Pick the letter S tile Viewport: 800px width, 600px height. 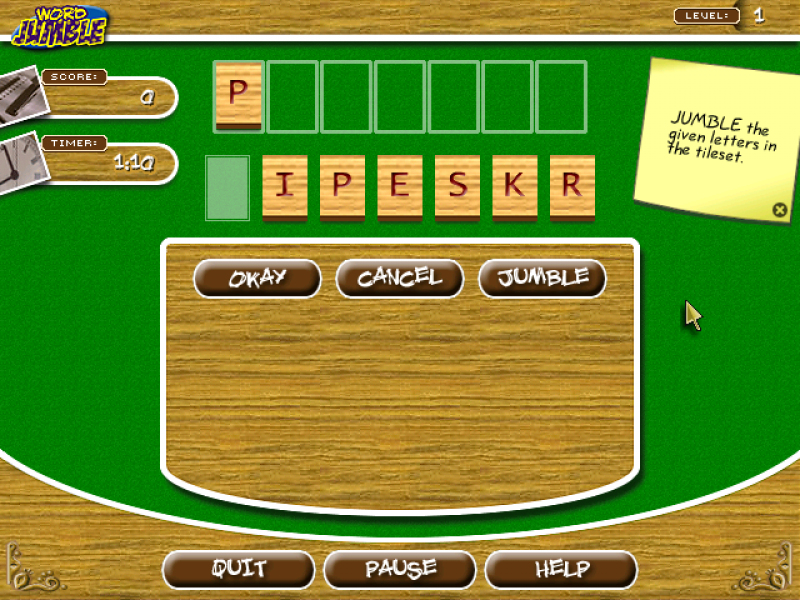pyautogui.click(x=457, y=187)
